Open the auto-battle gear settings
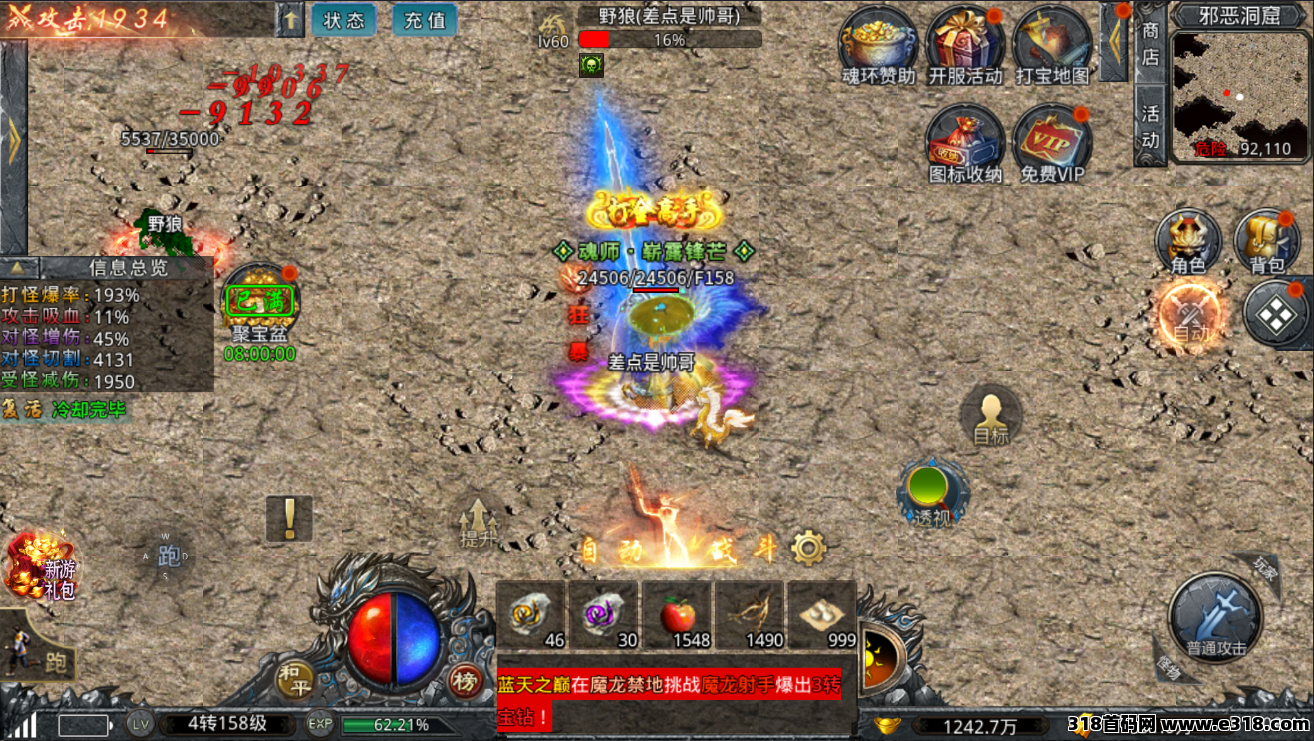Screen dimensions: 1314x741 [x=808, y=547]
